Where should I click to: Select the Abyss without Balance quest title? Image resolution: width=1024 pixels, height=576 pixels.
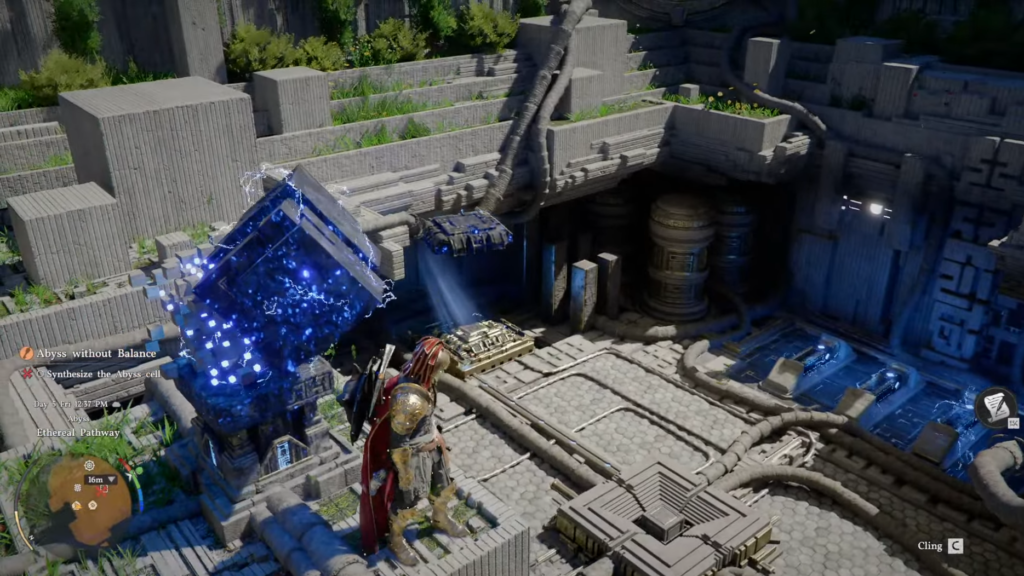pyautogui.click(x=96, y=353)
